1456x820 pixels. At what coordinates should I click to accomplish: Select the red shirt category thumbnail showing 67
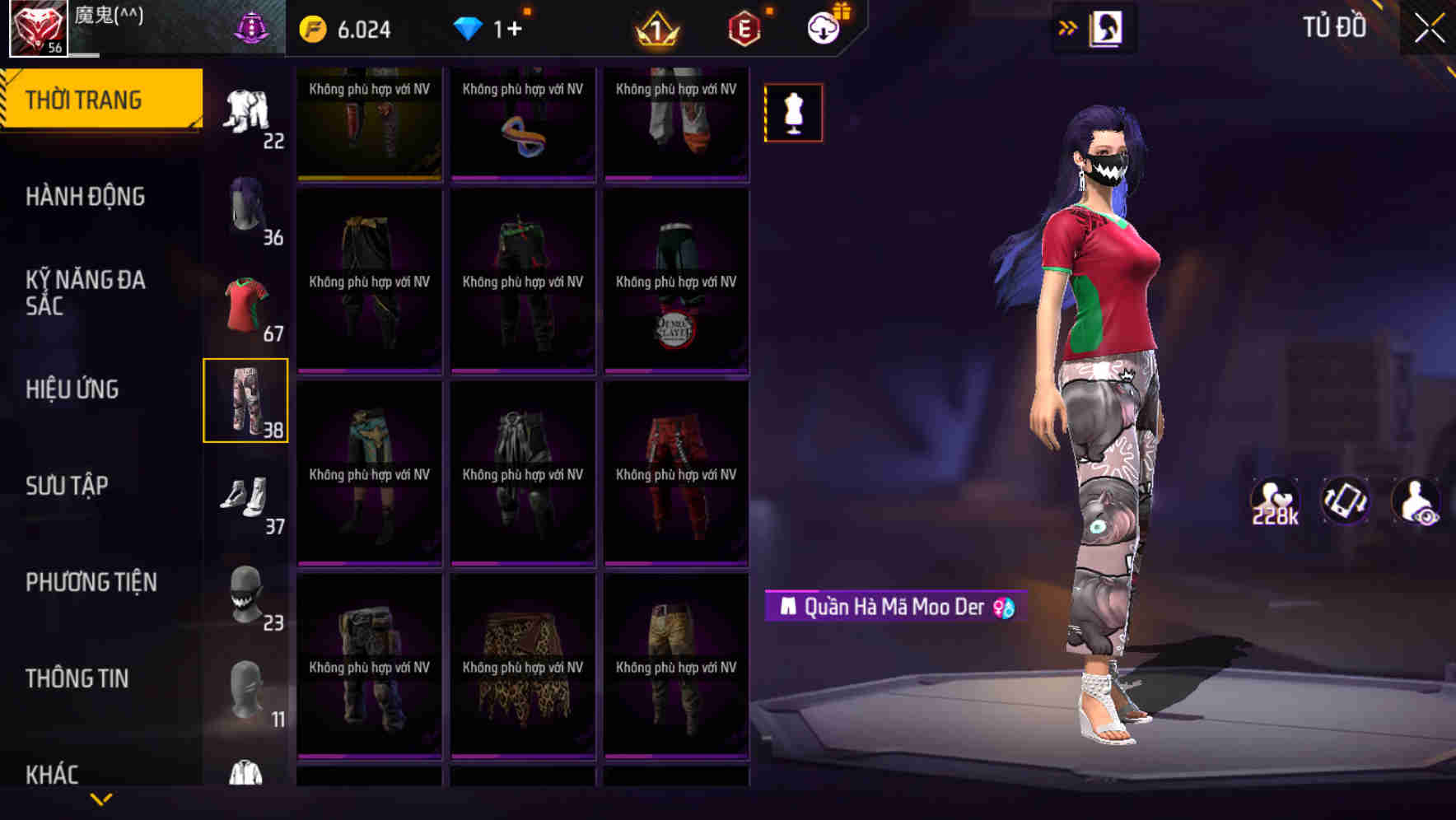(246, 305)
